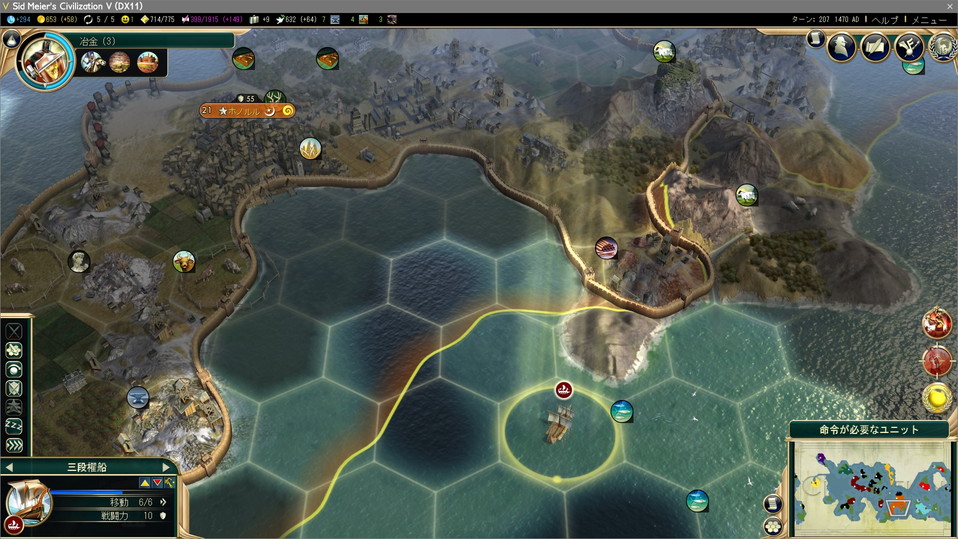Click the trireme unit portrait
Viewport: 958px width, 539px height.
coord(28,499)
